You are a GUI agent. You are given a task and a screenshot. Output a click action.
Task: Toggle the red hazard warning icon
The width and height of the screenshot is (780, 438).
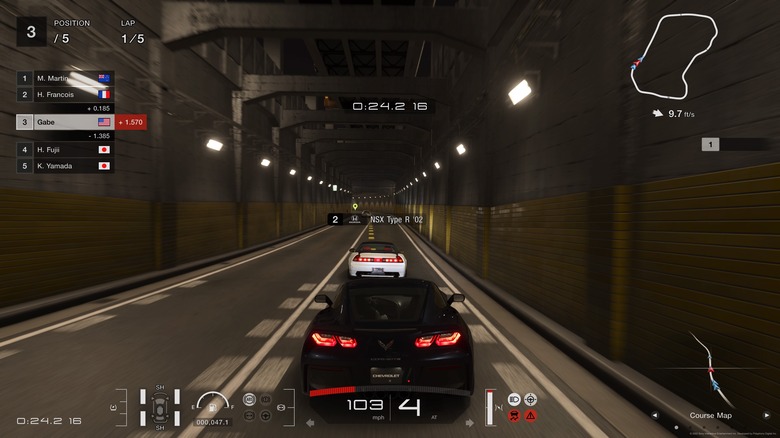click(x=531, y=415)
